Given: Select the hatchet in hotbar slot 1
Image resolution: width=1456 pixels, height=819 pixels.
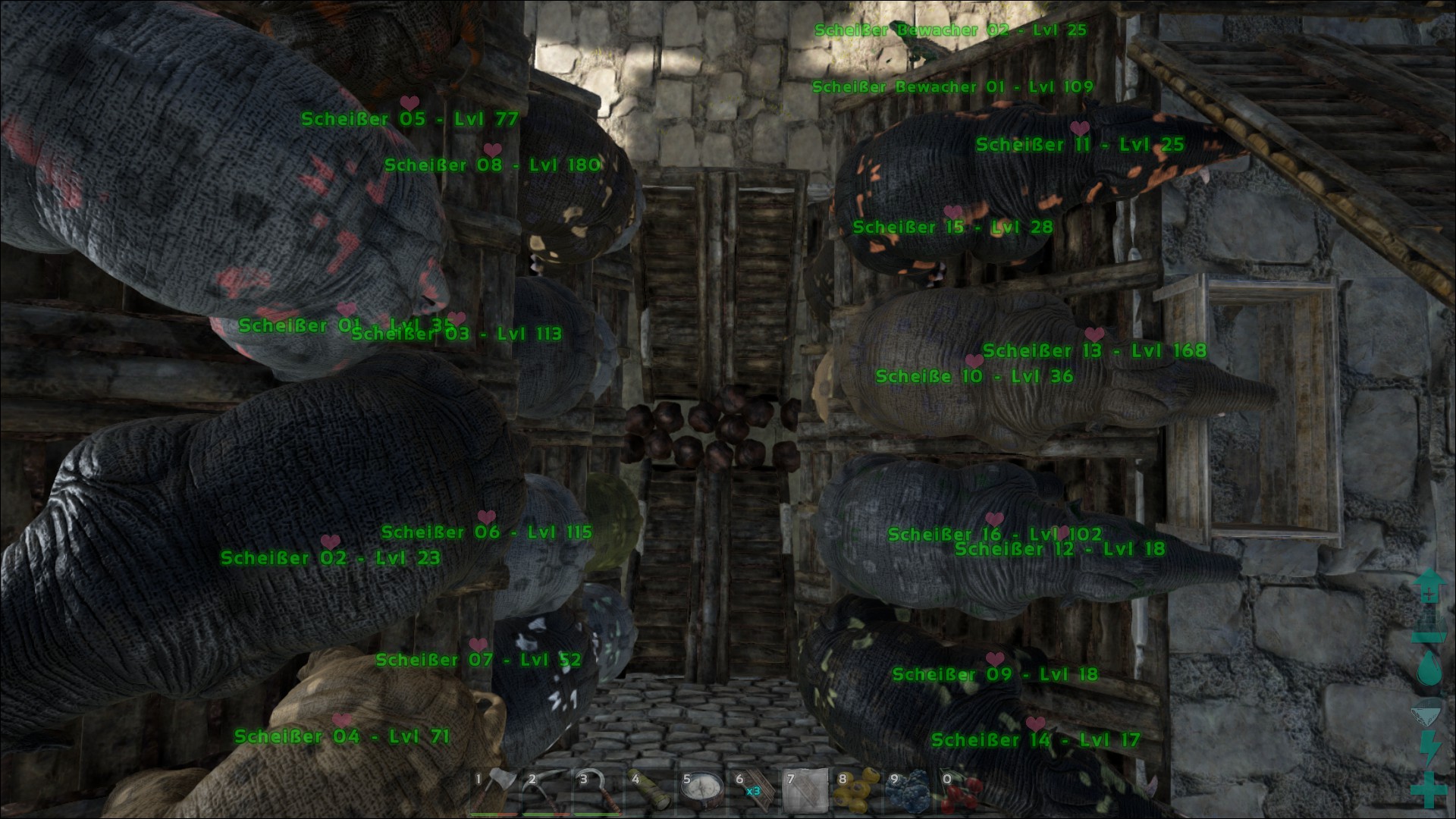Looking at the screenshot, I should pyautogui.click(x=494, y=789).
